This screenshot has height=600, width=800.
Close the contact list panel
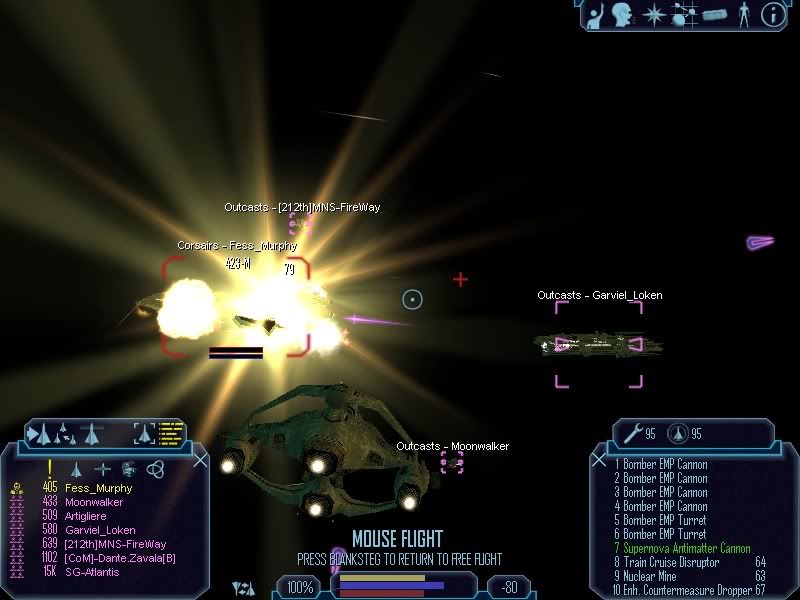coord(200,460)
